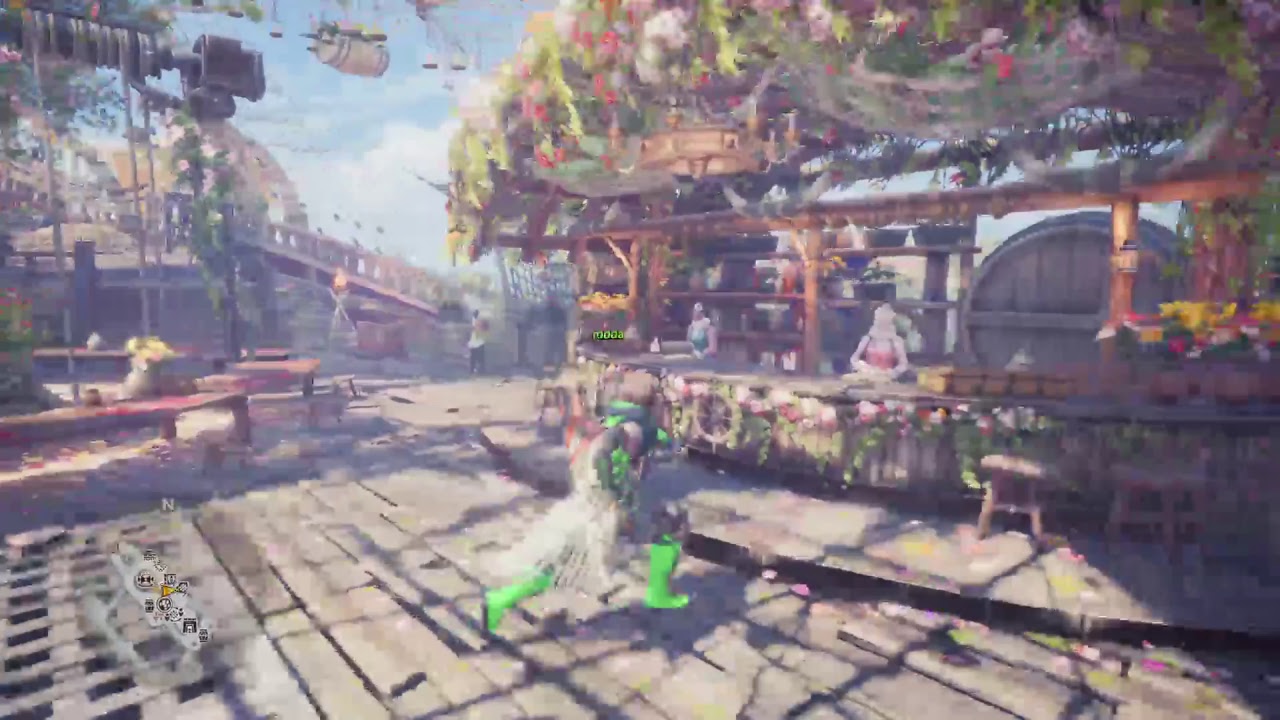Click the NPC standing behind the shop counter
Viewport: 1280px width, 720px height.
(700, 330)
